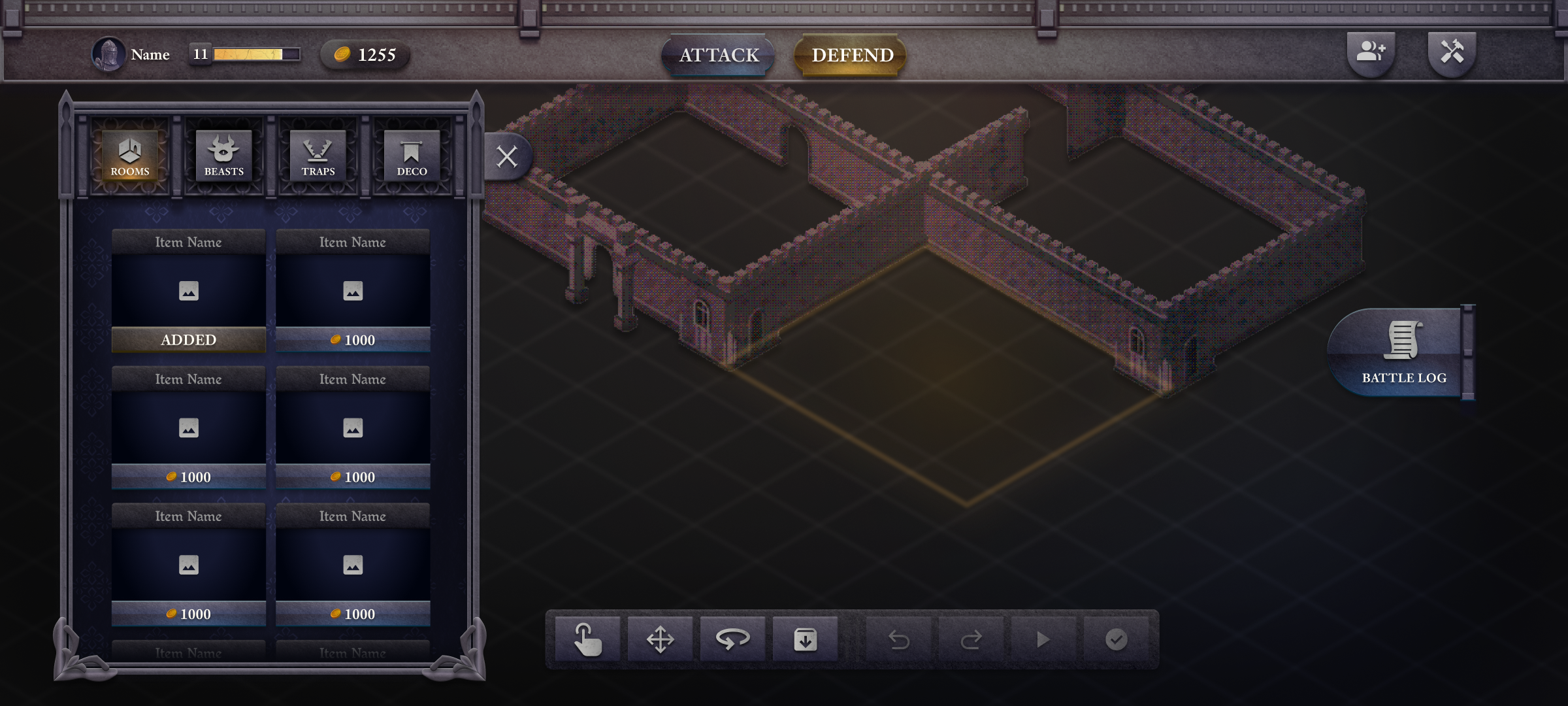Open the add friend icon
Viewport: 1568px width, 706px height.
click(x=1371, y=52)
